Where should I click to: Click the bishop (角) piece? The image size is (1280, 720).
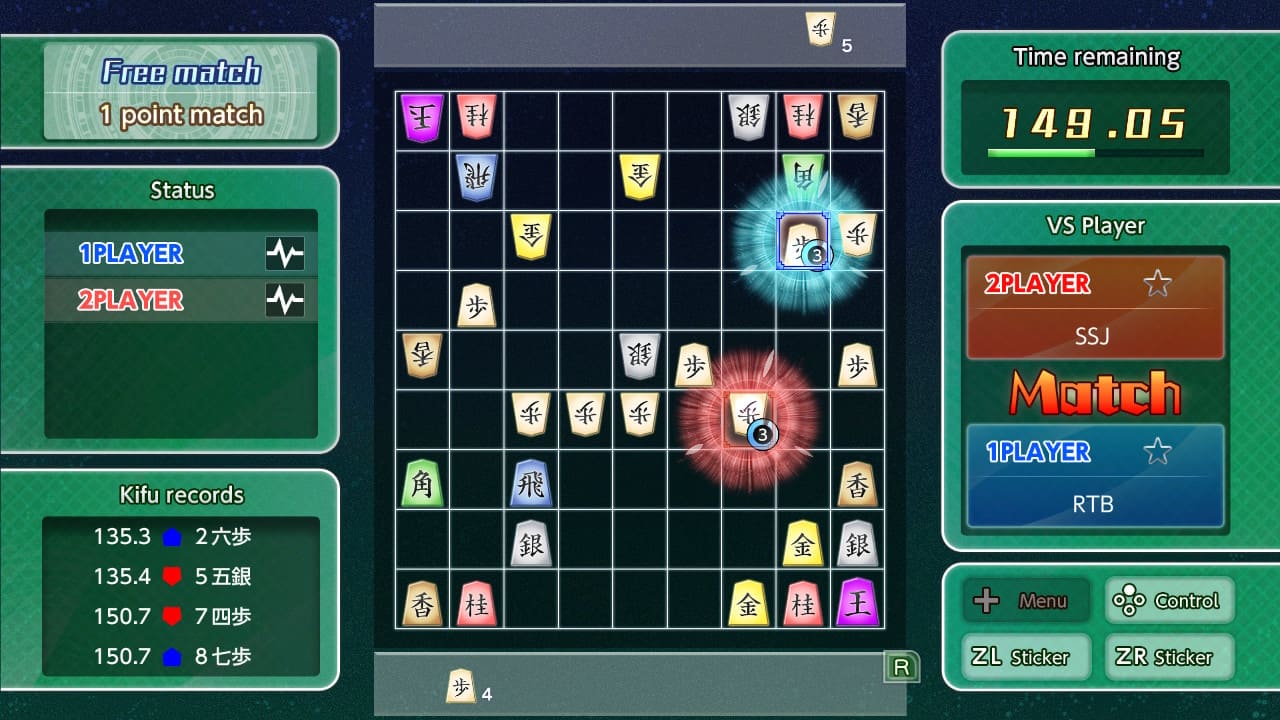pyautogui.click(x=422, y=484)
